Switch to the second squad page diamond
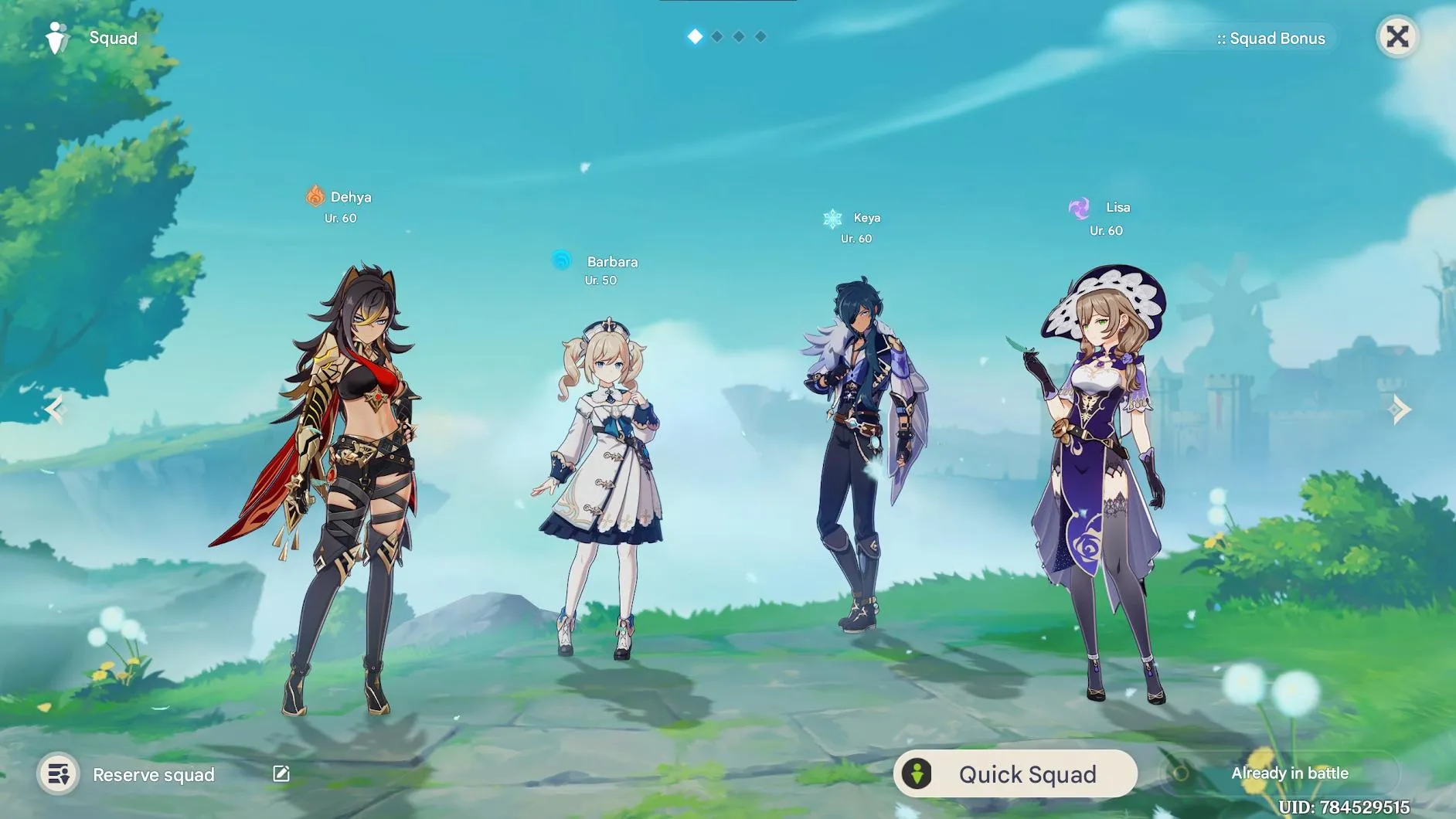Image resolution: width=1456 pixels, height=819 pixels. click(x=717, y=36)
